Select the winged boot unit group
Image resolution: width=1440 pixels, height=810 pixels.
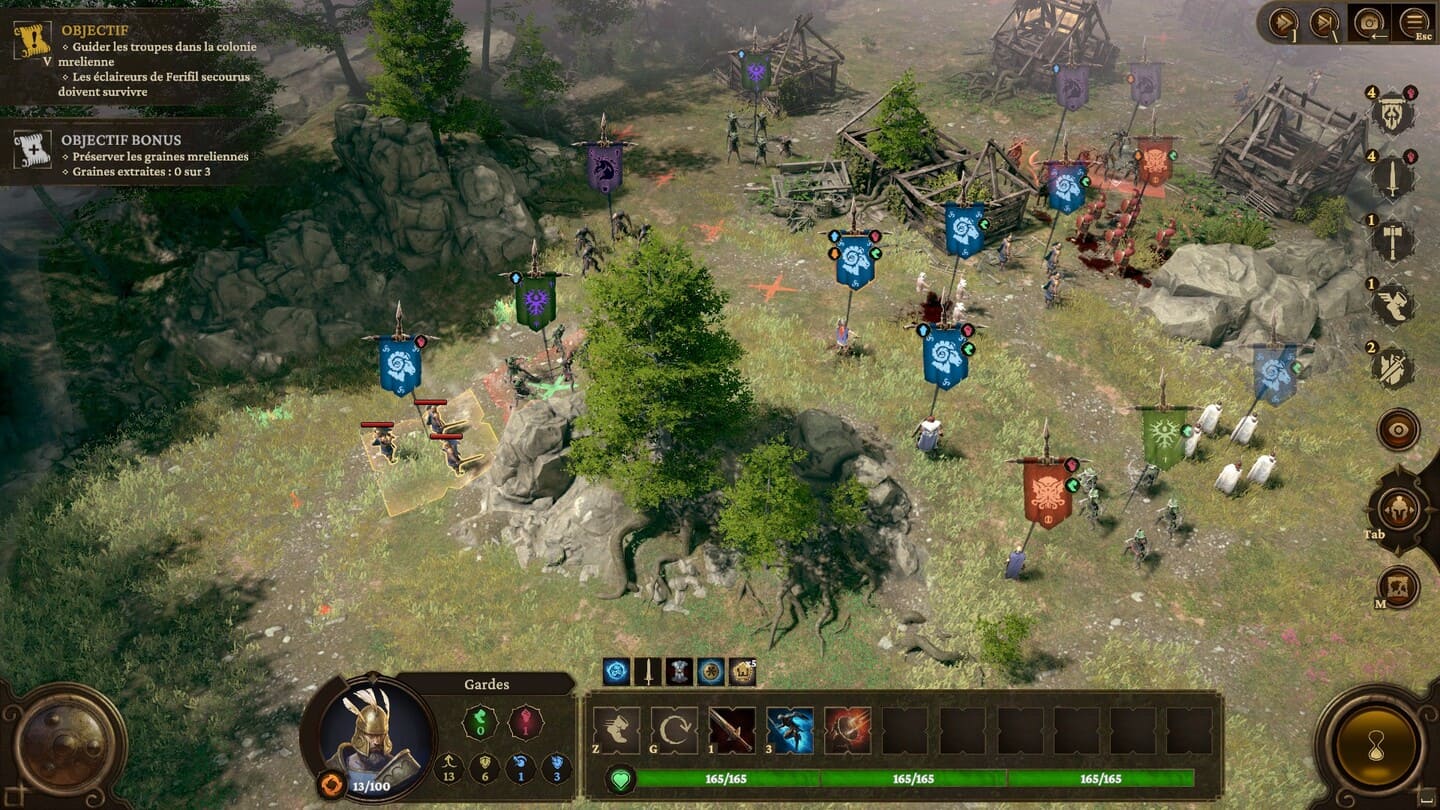[1392, 304]
